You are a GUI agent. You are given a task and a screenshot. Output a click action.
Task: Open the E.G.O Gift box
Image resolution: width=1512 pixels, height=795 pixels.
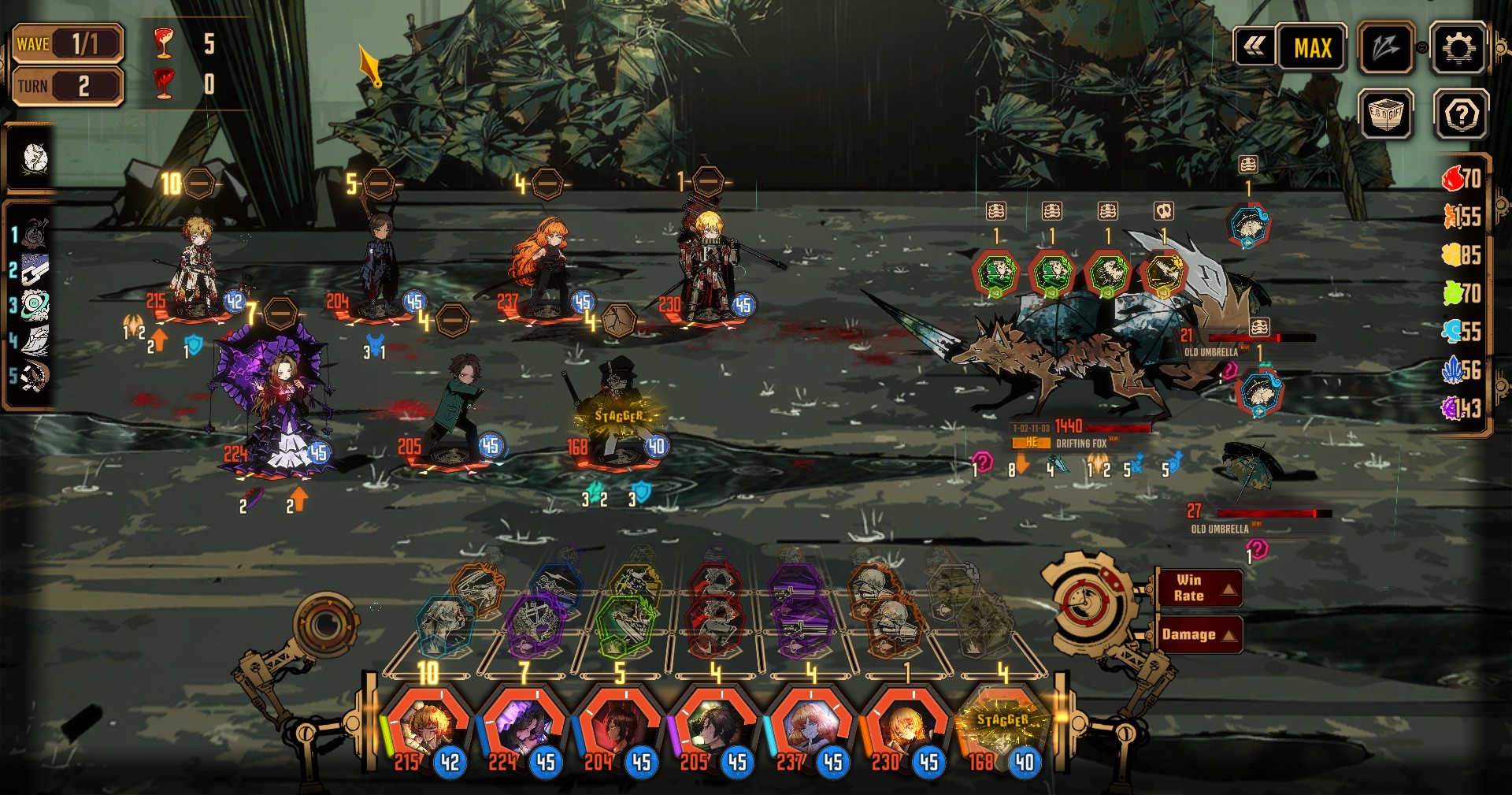coord(1385,116)
